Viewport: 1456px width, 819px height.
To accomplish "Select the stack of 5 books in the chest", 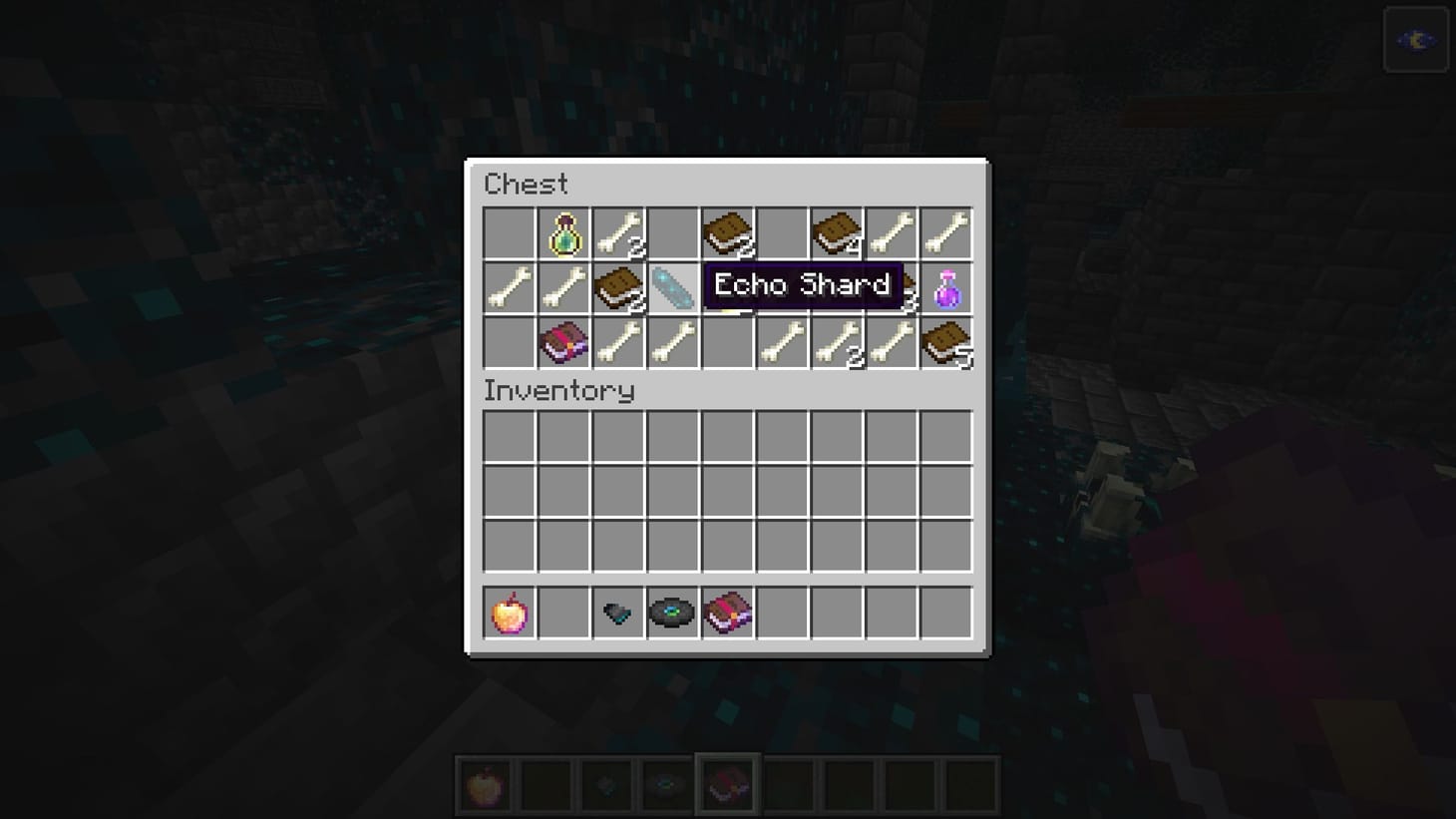I will coord(947,343).
